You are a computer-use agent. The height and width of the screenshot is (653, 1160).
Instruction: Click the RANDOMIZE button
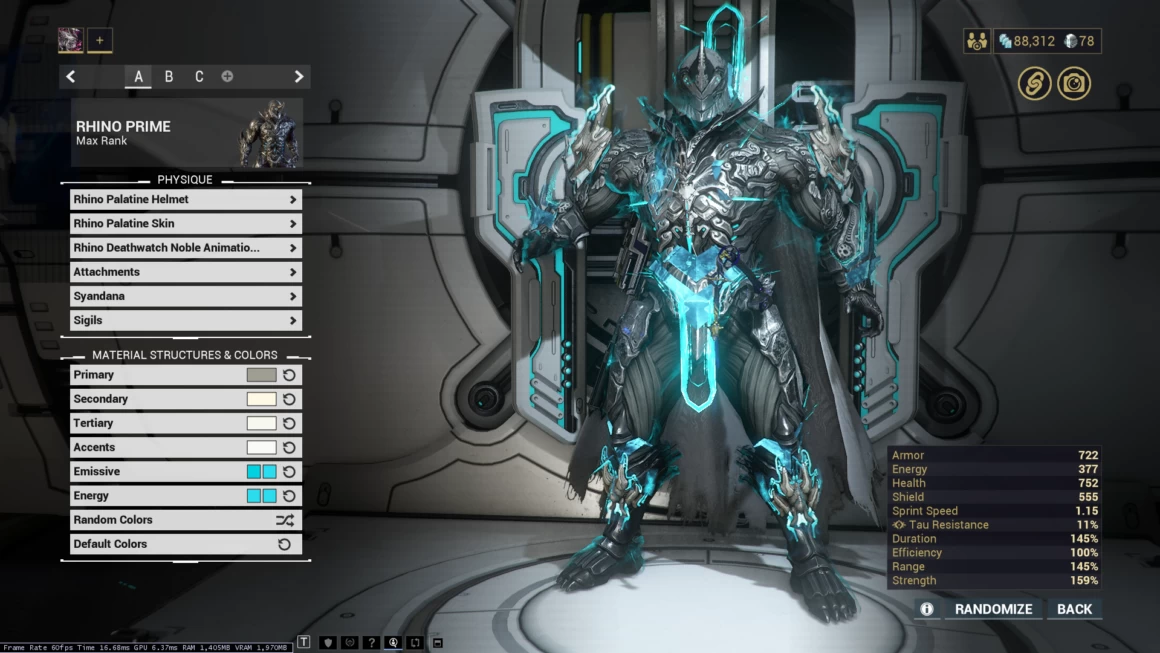(993, 609)
